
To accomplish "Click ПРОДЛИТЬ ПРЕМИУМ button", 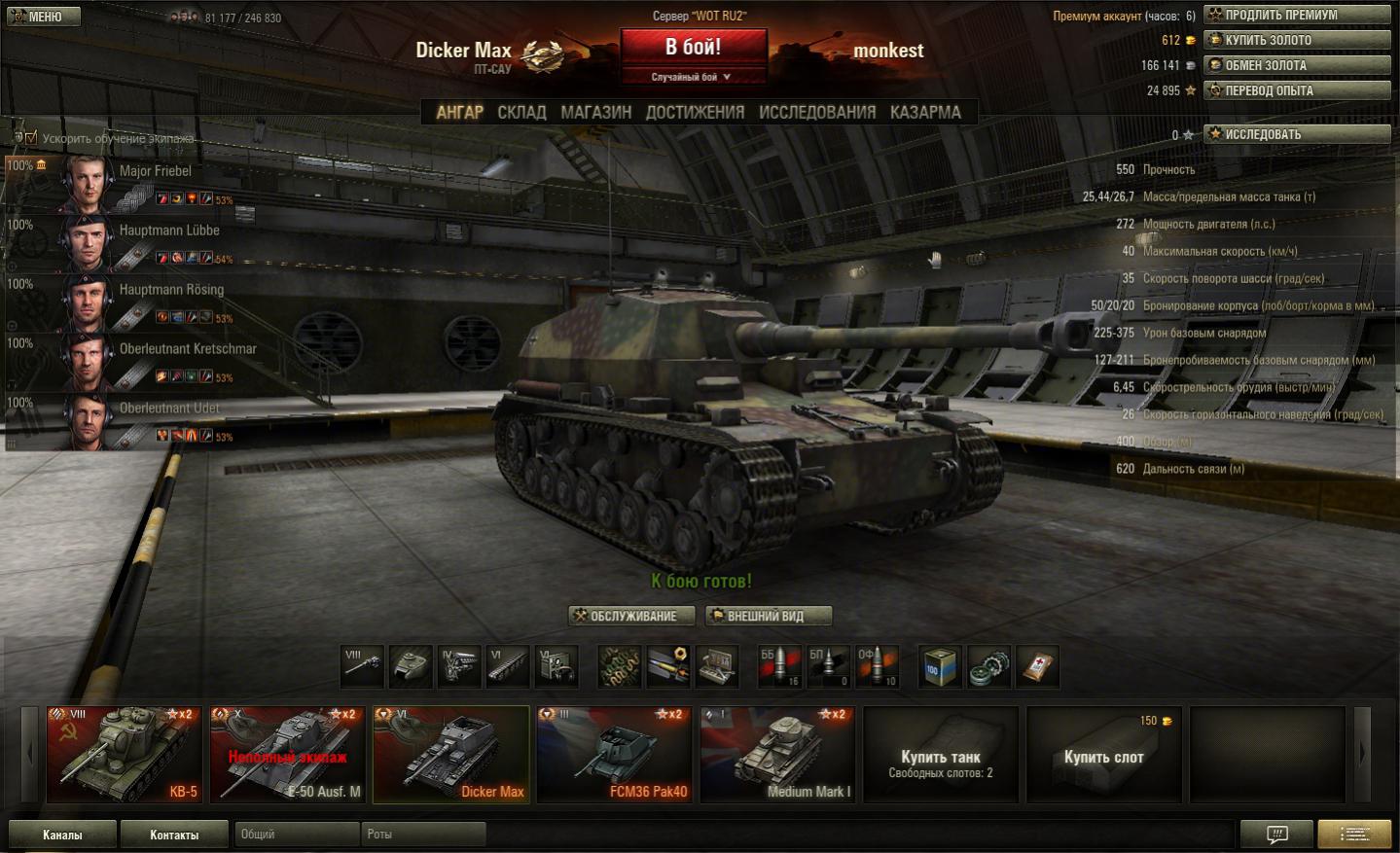I will tap(1297, 16).
